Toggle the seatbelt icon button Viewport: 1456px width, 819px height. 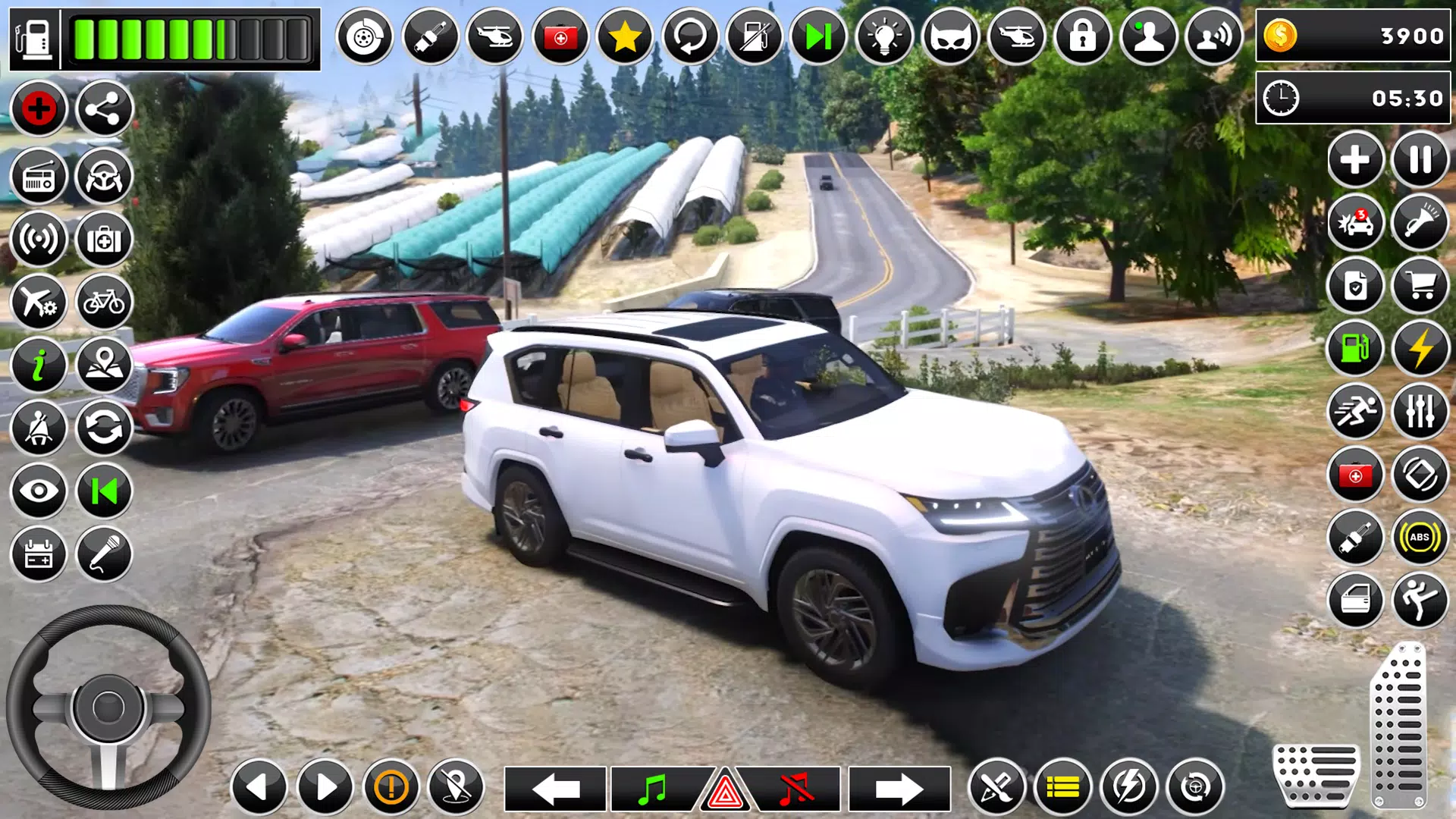(39, 428)
